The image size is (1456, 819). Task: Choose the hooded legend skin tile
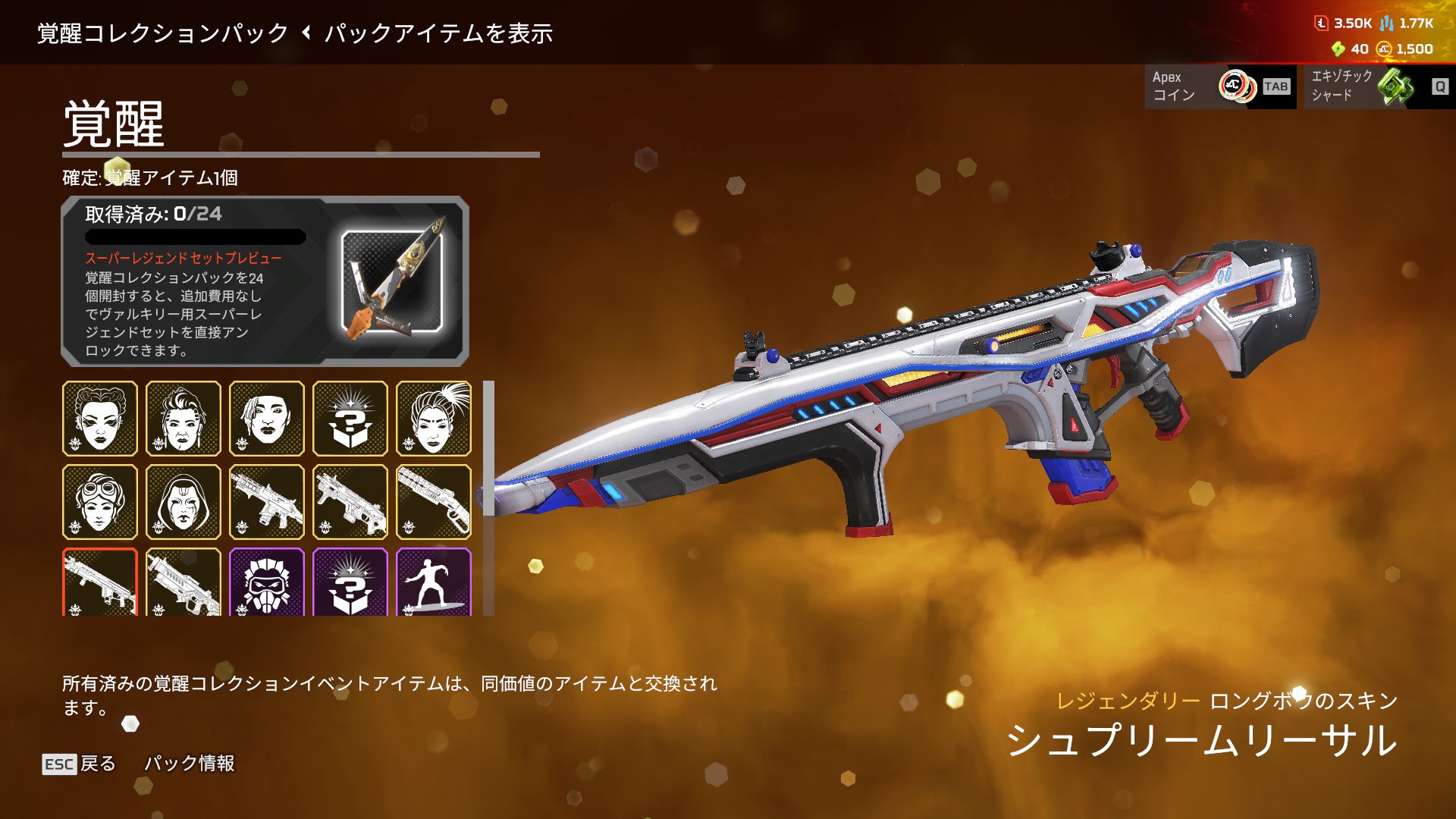(184, 502)
